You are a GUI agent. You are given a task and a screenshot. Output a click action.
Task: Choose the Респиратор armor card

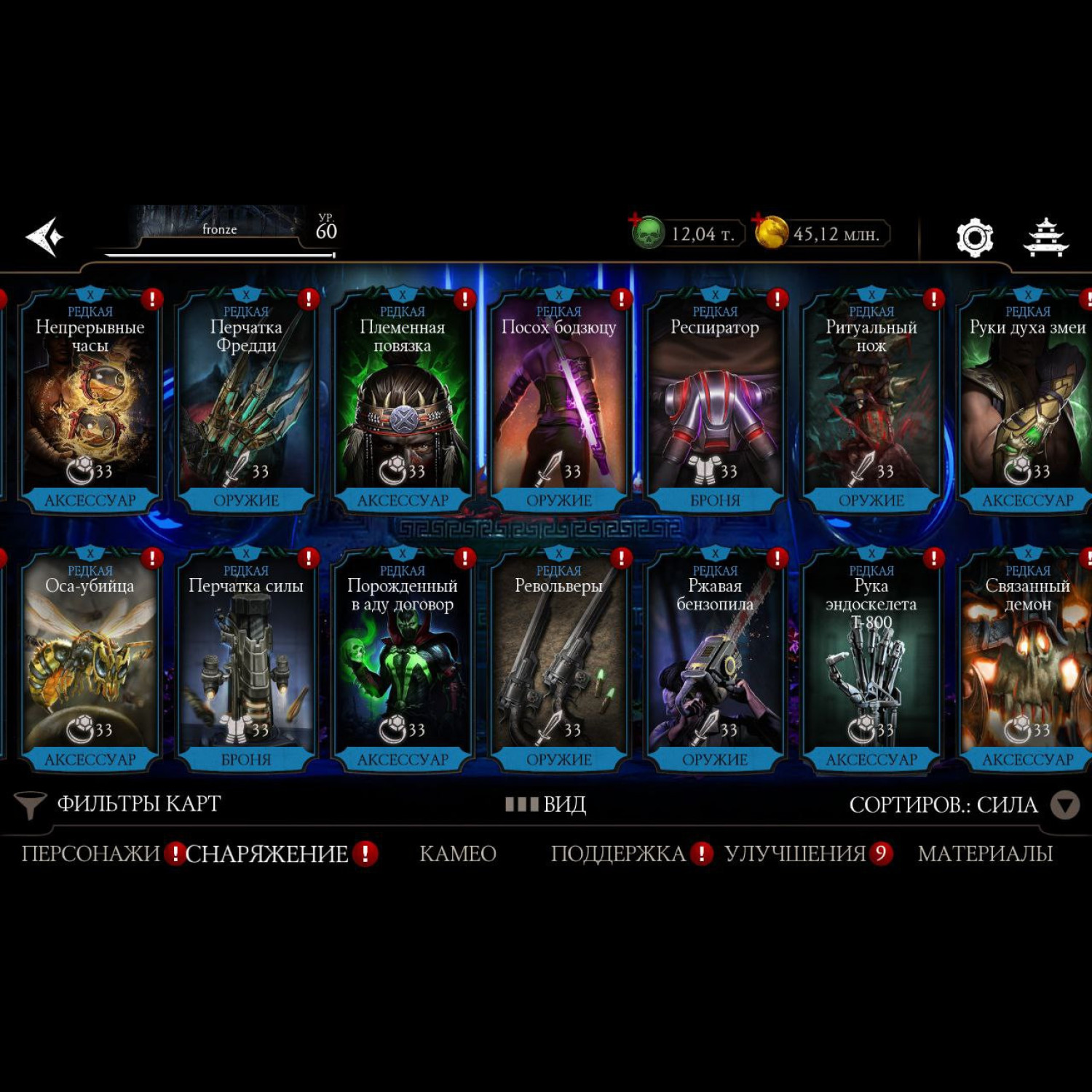tap(715, 400)
